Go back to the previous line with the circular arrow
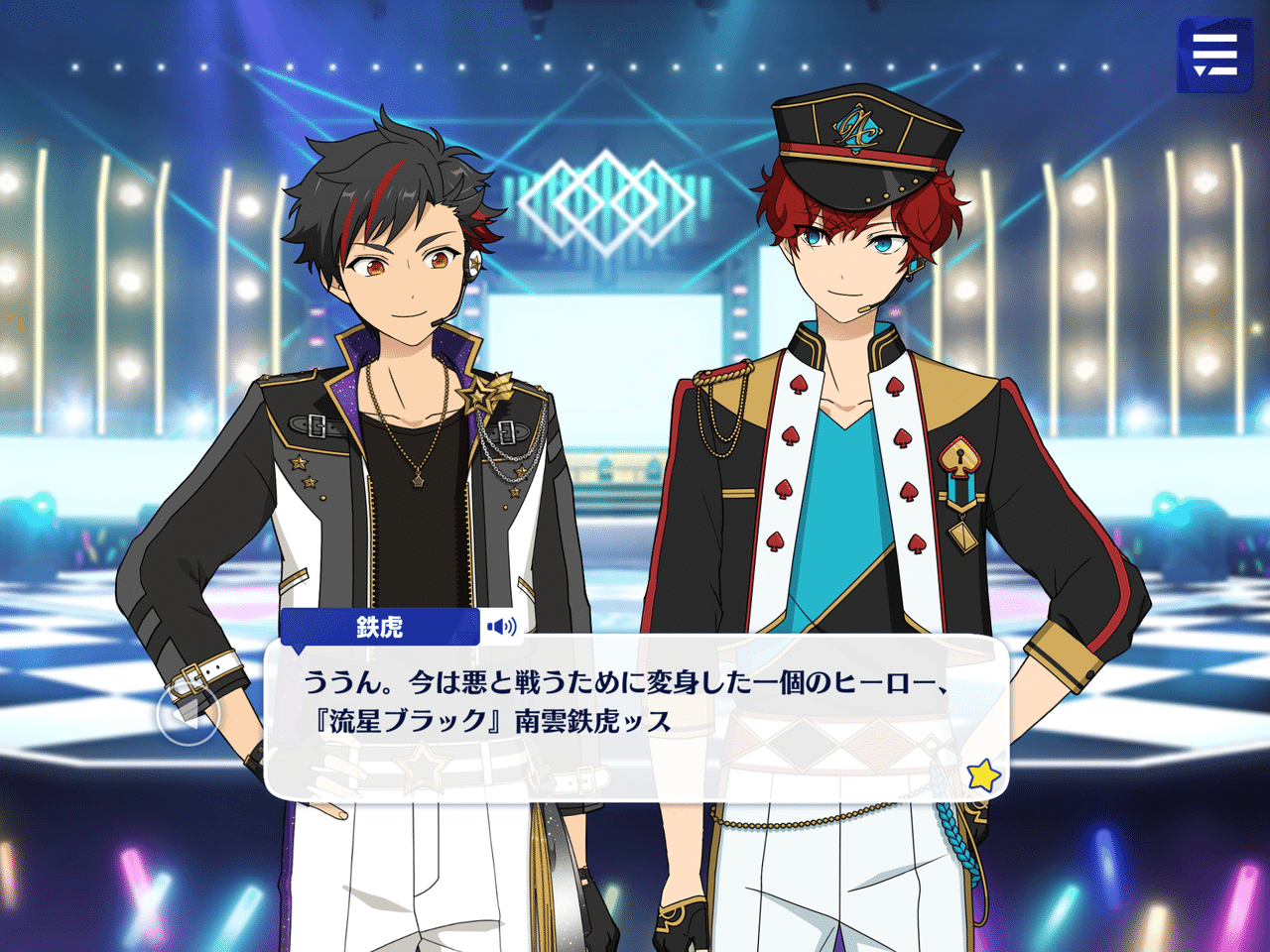This screenshot has width=1270, height=952. [x=189, y=713]
